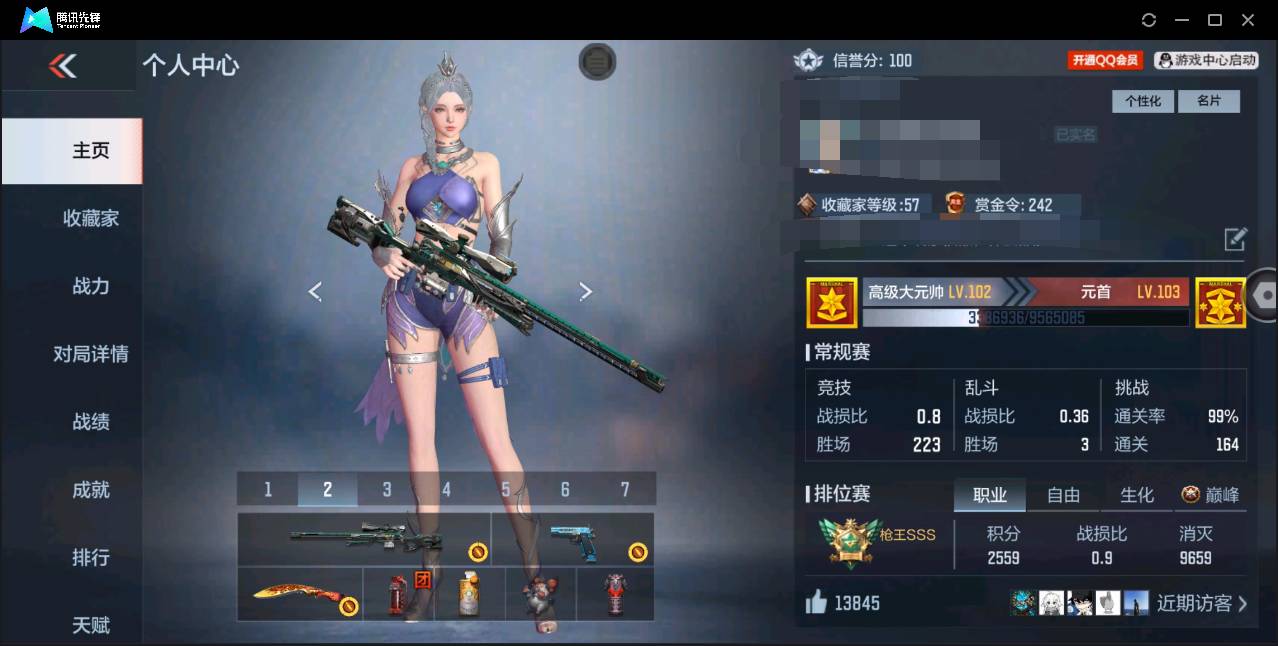Open the 天赋 talent page
The height and width of the screenshot is (646, 1278).
pyautogui.click(x=90, y=625)
